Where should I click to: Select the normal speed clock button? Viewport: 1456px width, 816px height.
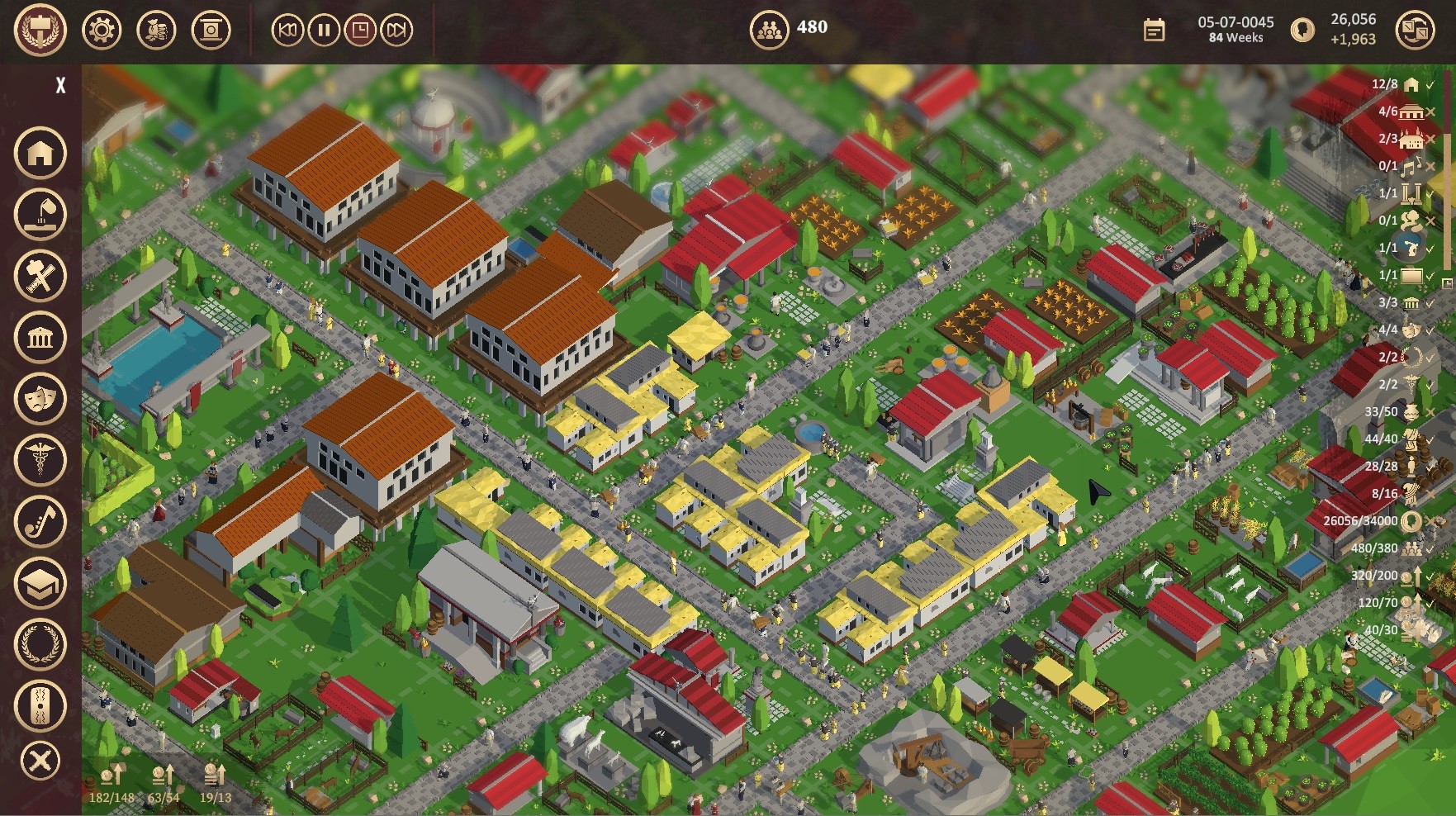(x=360, y=31)
